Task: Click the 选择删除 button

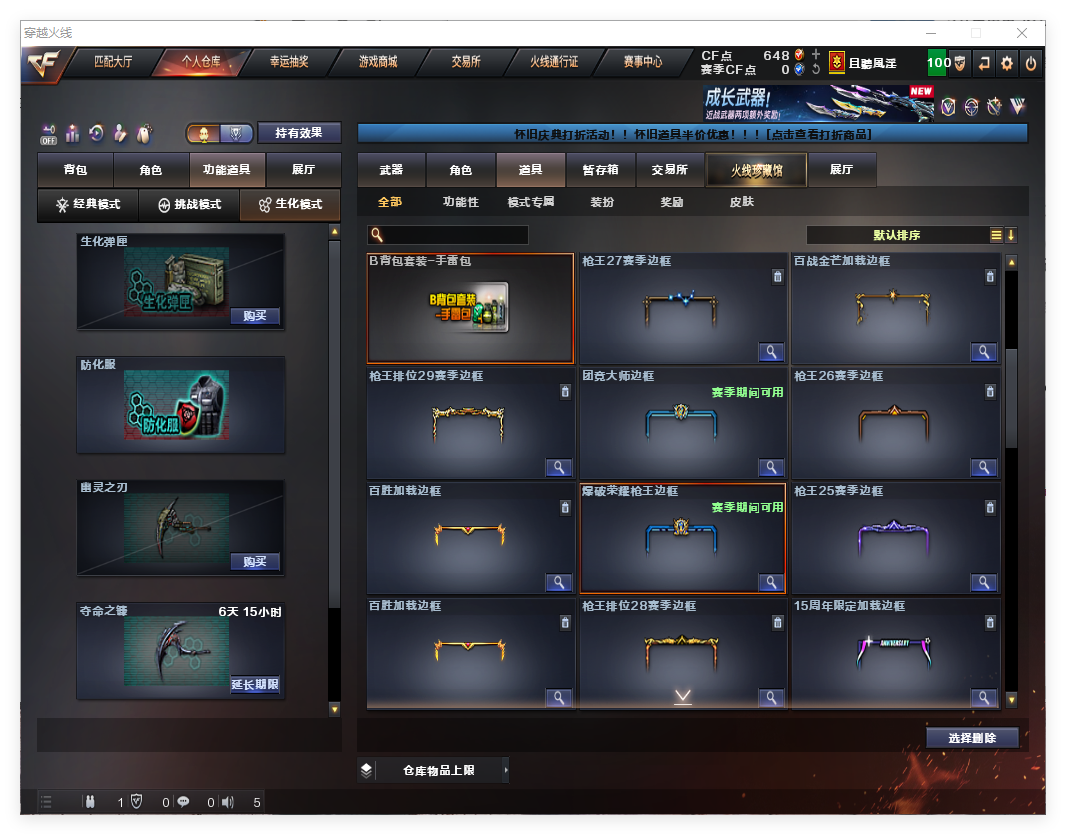Action: [x=972, y=738]
